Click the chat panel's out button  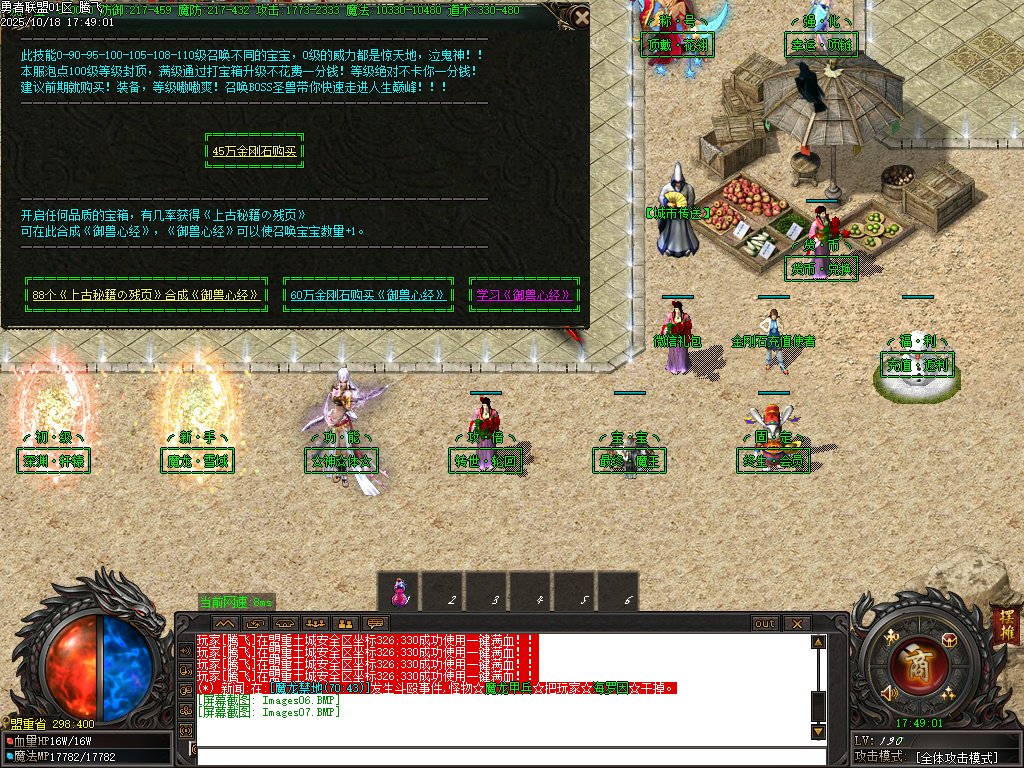coord(765,624)
